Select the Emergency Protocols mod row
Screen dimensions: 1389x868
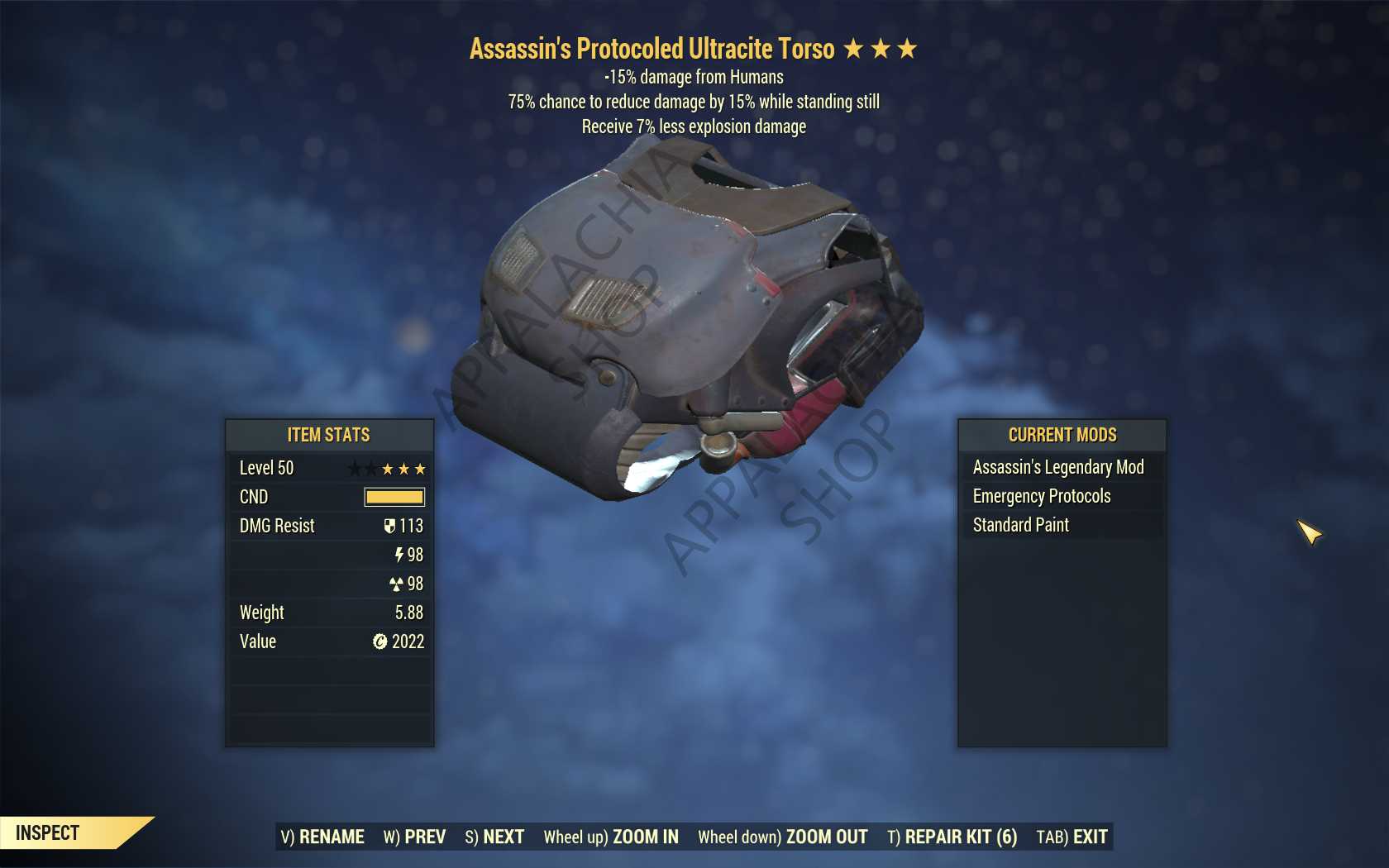click(1062, 496)
